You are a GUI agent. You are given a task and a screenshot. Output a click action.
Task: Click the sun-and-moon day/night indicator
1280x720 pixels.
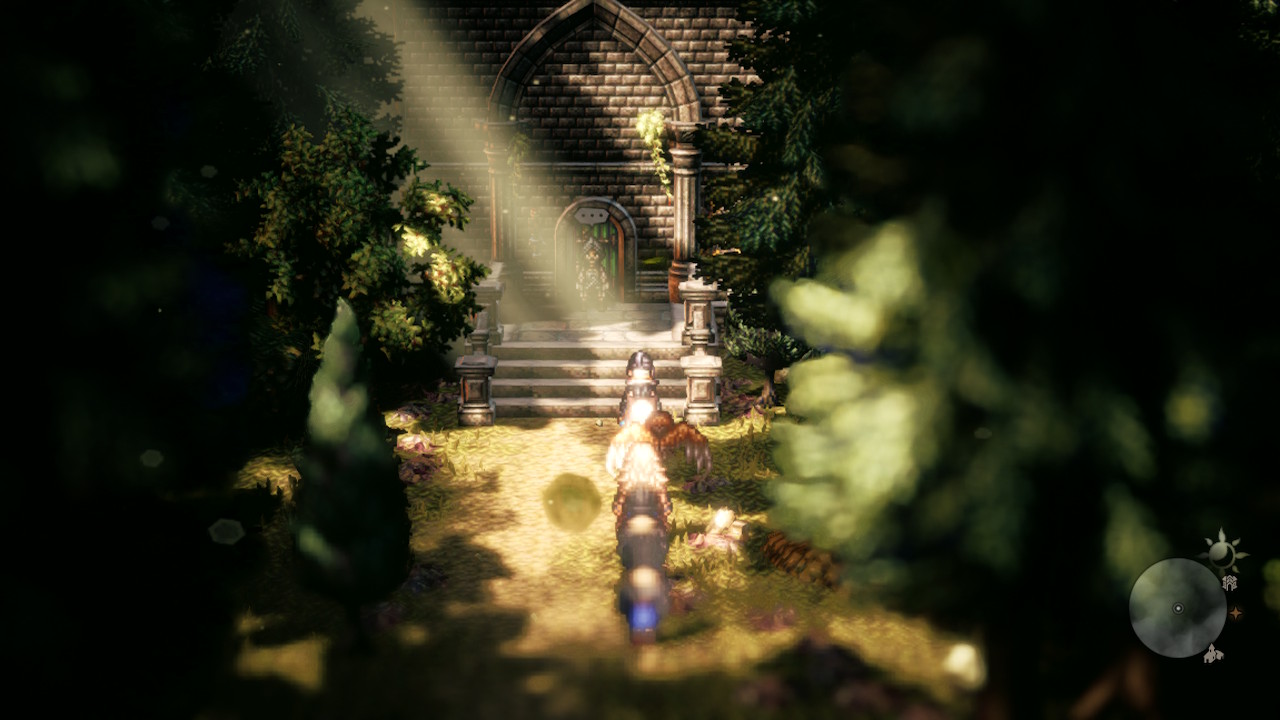pos(1222,556)
